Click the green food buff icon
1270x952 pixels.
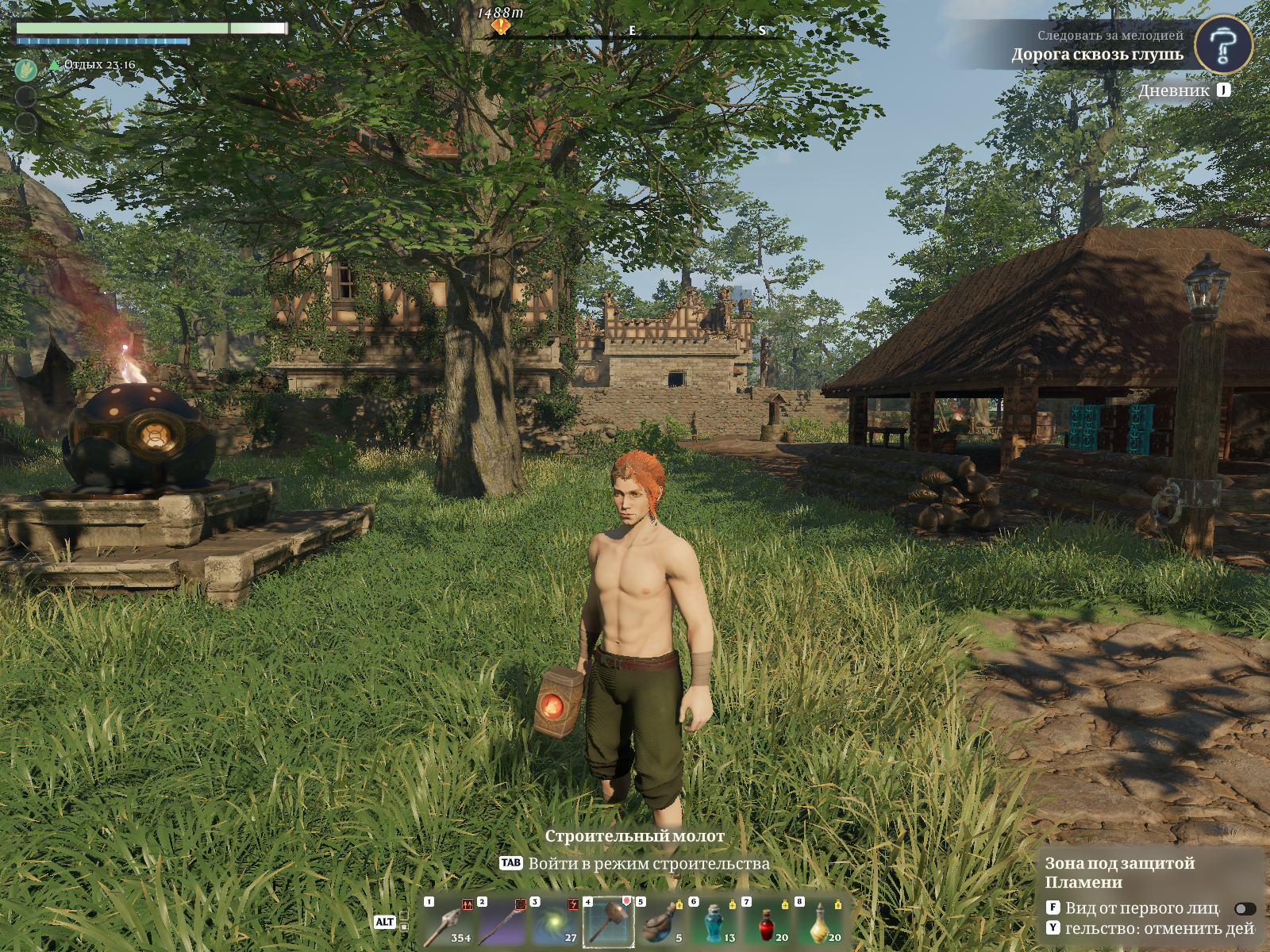tap(26, 70)
